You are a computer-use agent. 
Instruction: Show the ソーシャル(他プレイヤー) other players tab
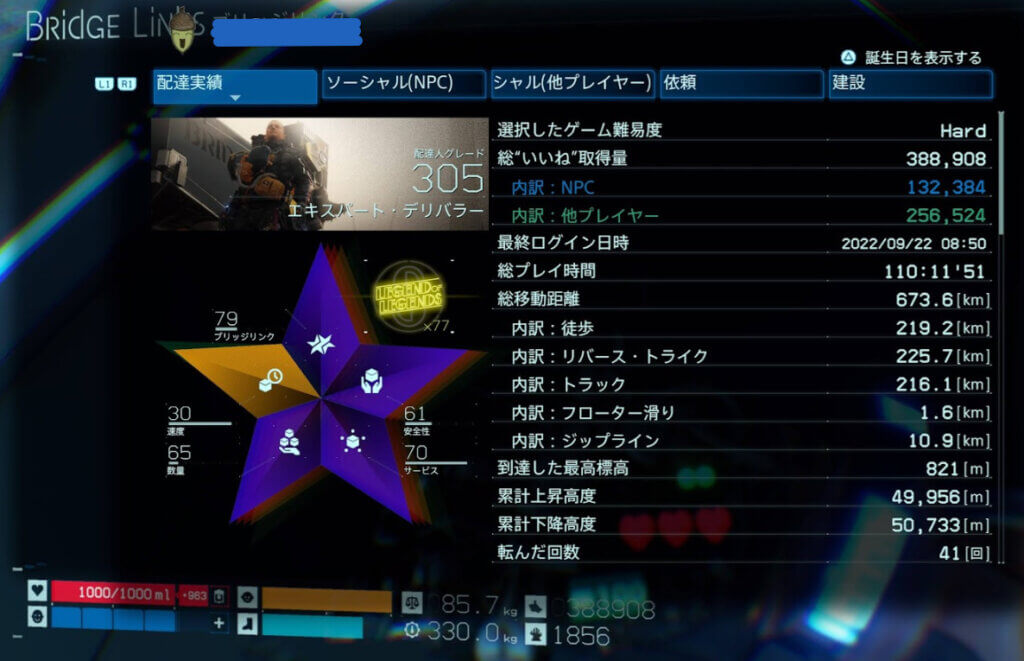572,84
